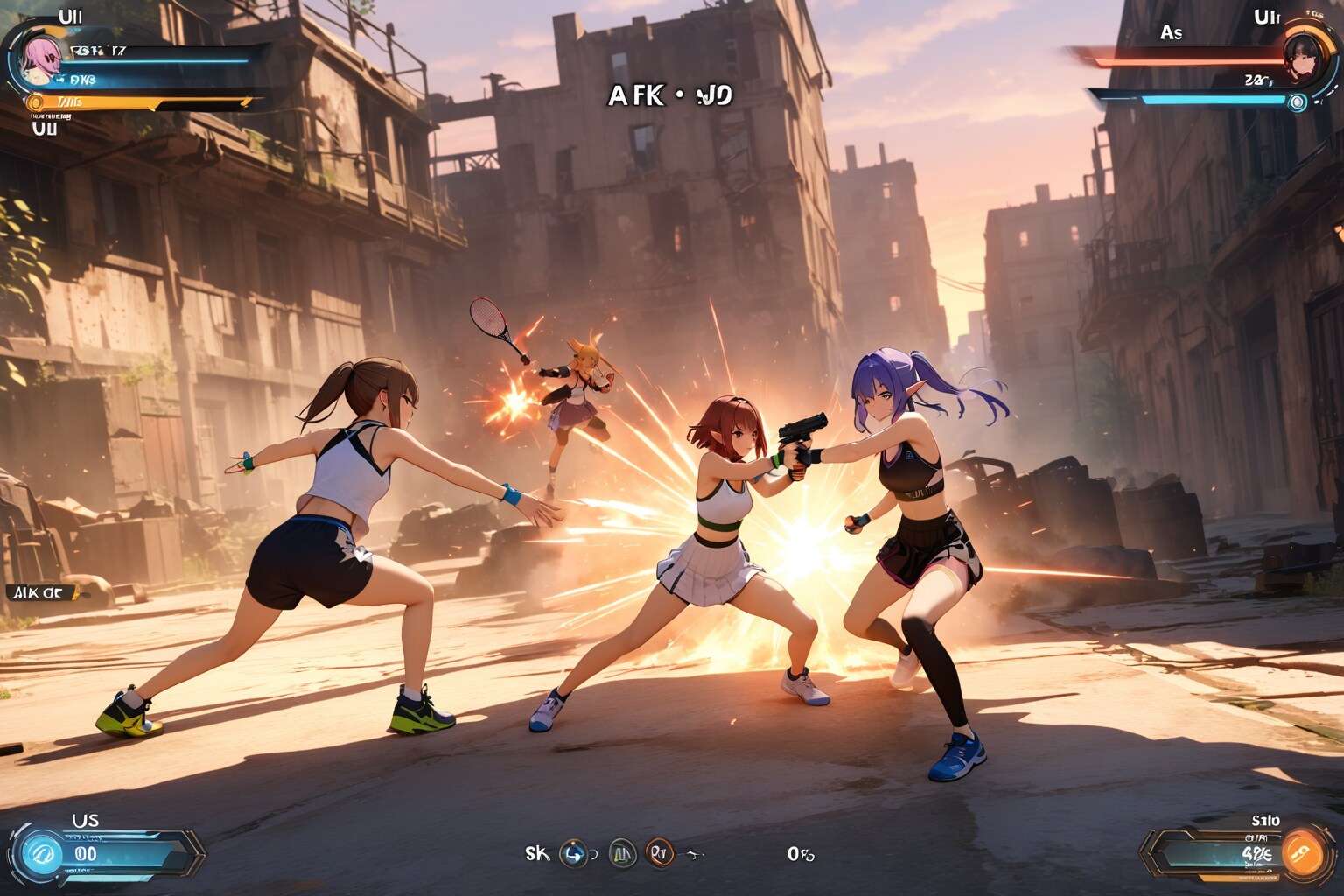Select the pink-haired player portrait
The image size is (1344, 896).
[x=40, y=59]
